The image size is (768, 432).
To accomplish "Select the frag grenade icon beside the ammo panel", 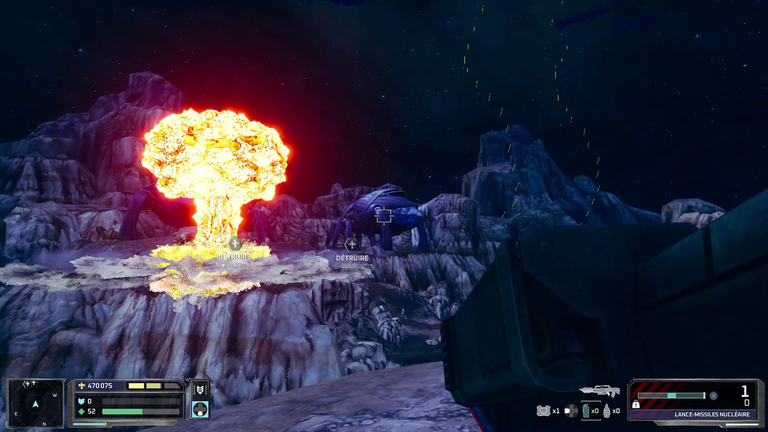I will 606,410.
